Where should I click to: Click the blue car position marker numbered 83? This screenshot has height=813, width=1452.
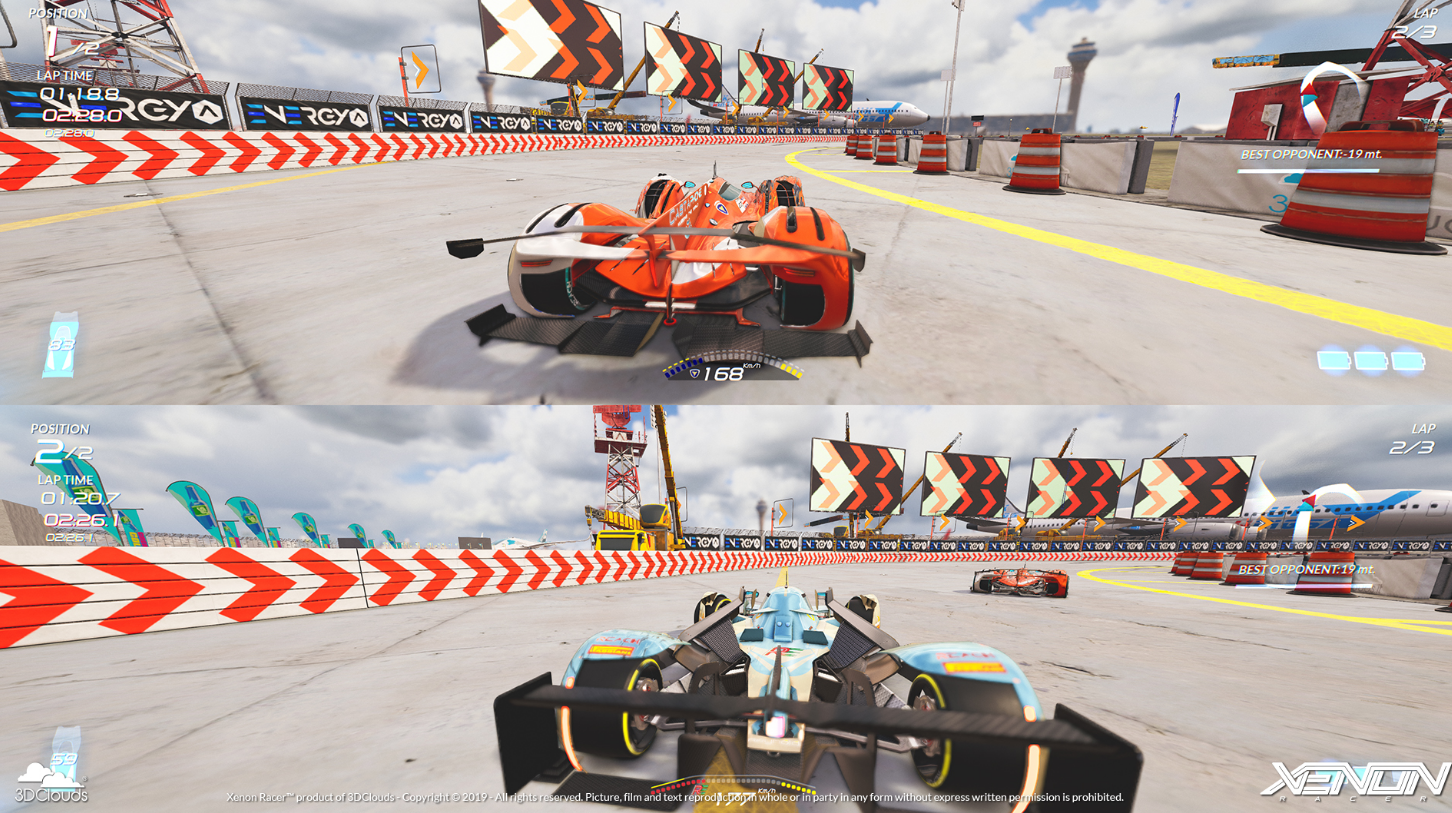coord(62,345)
